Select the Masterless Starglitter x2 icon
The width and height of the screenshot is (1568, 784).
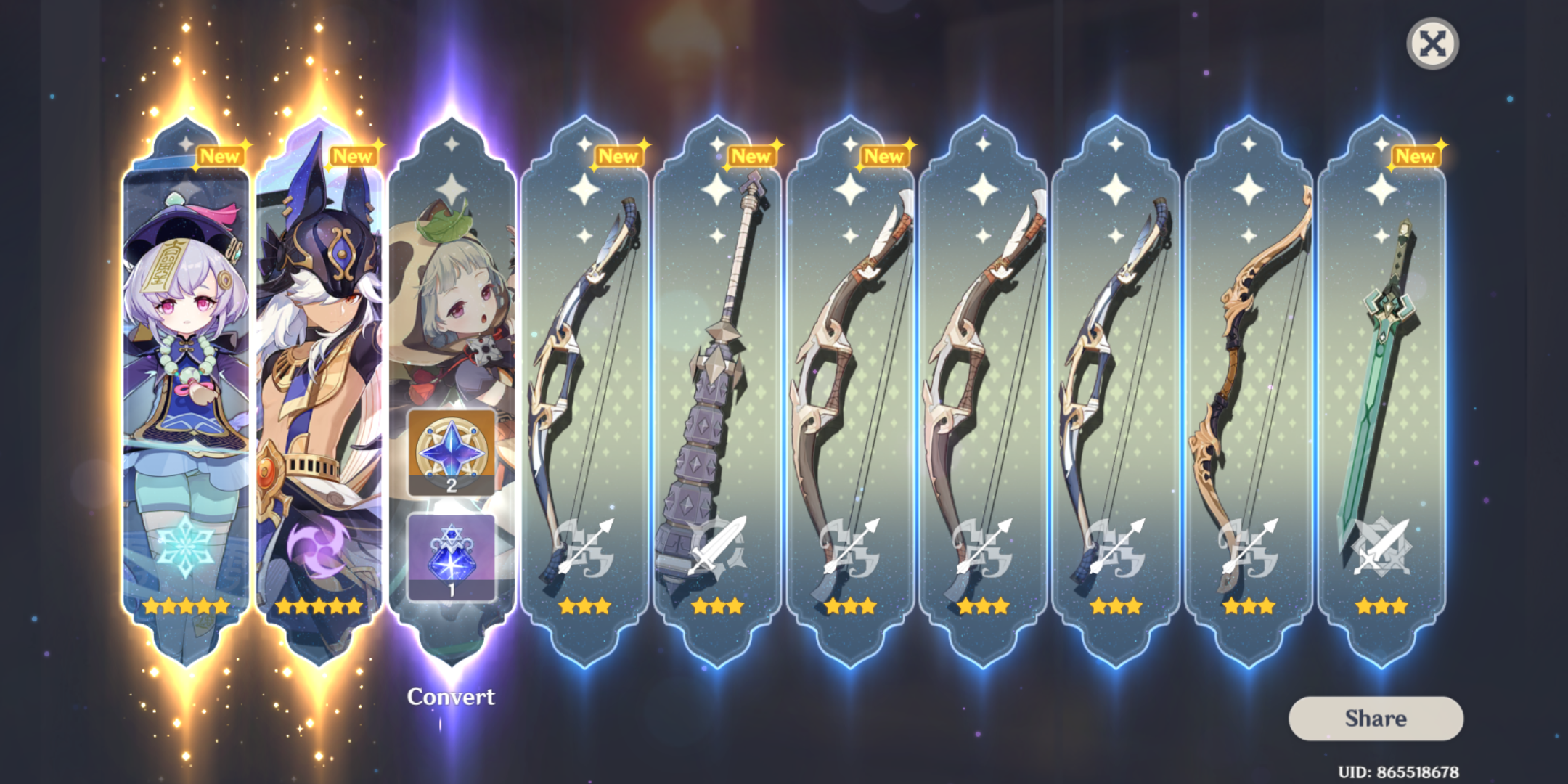454,448
